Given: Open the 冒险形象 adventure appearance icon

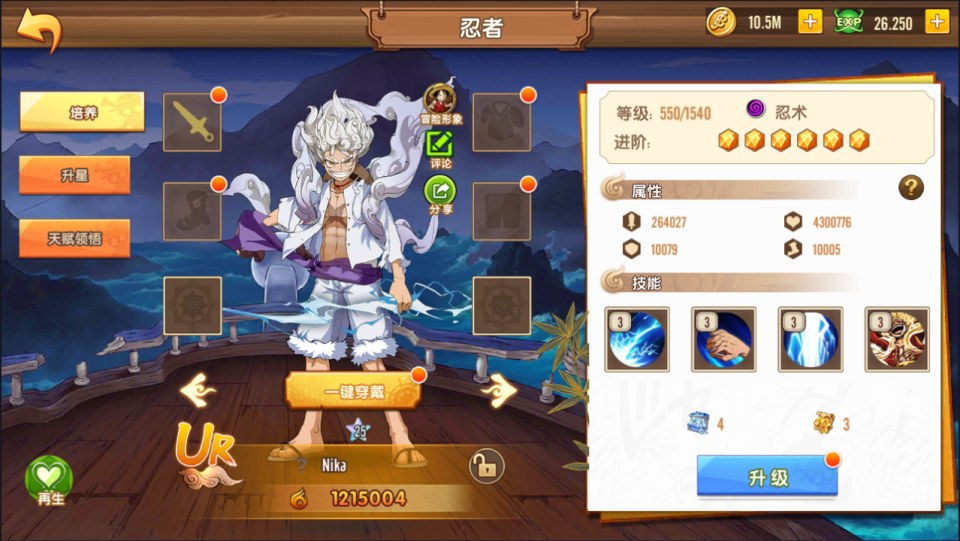Looking at the screenshot, I should point(440,102).
